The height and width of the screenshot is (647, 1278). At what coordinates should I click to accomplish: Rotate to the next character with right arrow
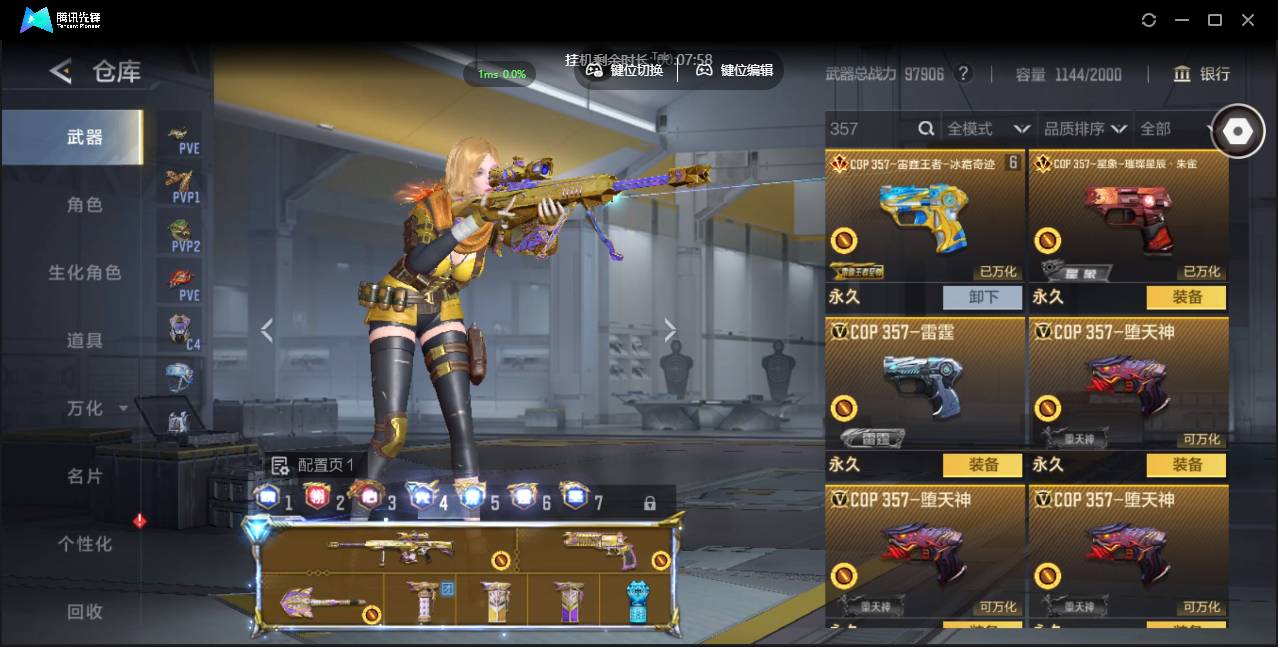(x=670, y=330)
